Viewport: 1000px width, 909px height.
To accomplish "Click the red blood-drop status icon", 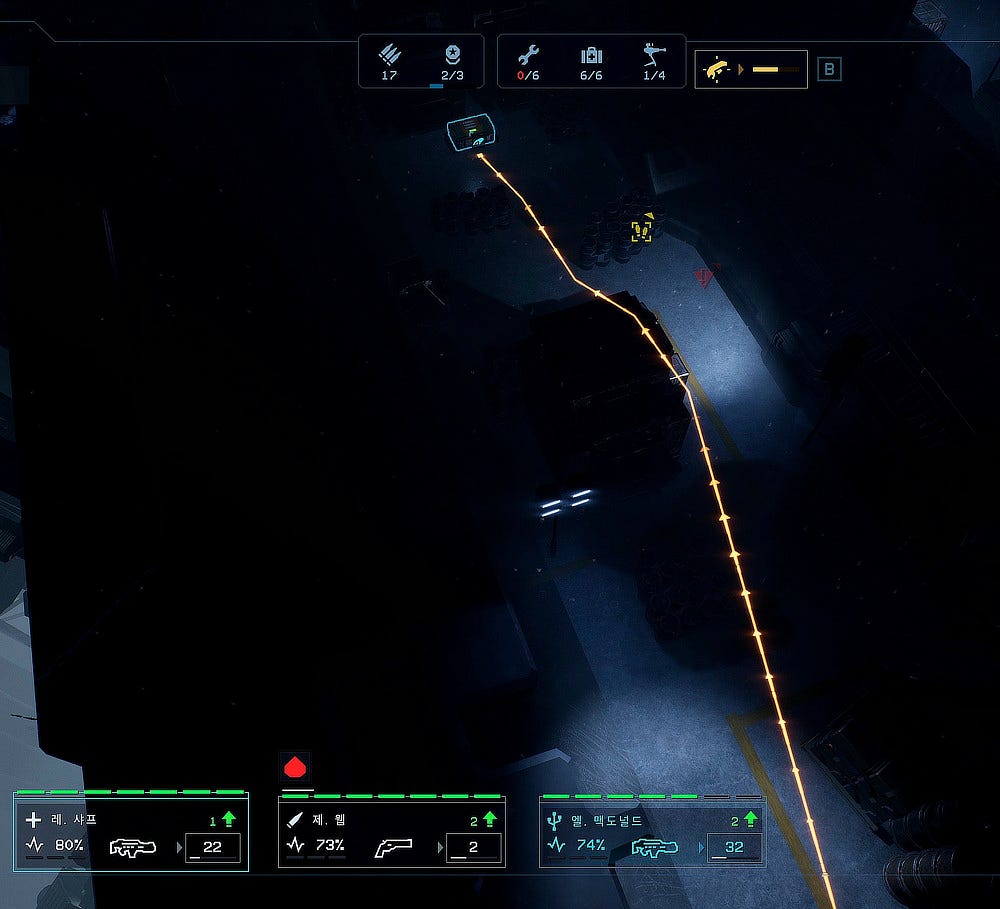I will [295, 768].
